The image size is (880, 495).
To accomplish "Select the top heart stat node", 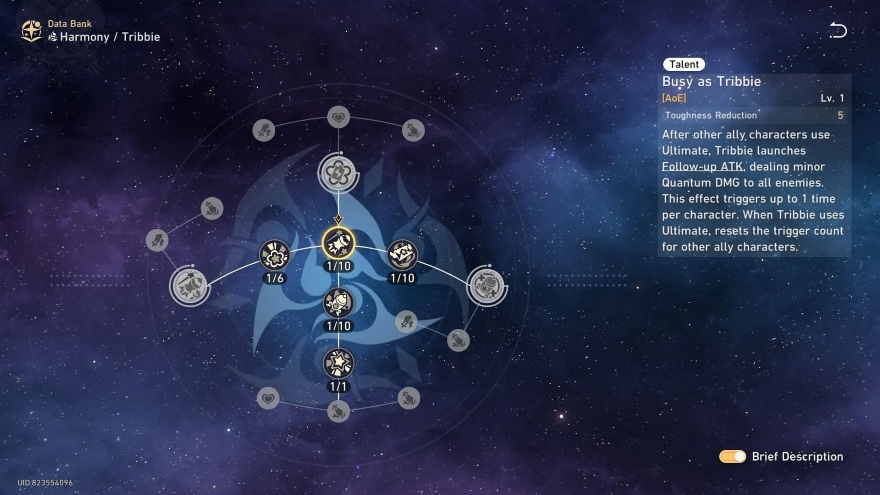I will tap(338, 117).
